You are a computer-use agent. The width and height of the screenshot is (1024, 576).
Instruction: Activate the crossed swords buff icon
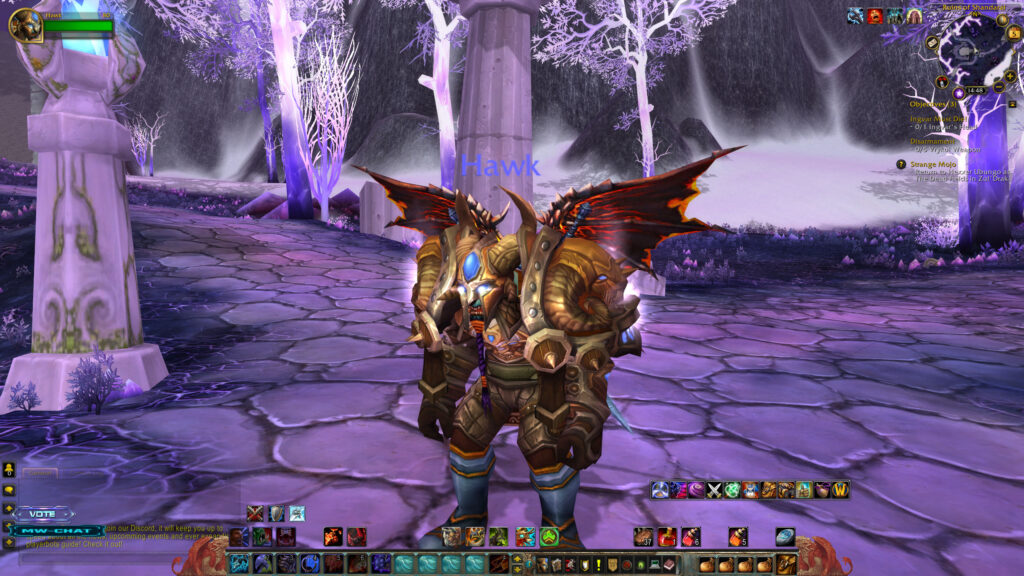coord(714,490)
